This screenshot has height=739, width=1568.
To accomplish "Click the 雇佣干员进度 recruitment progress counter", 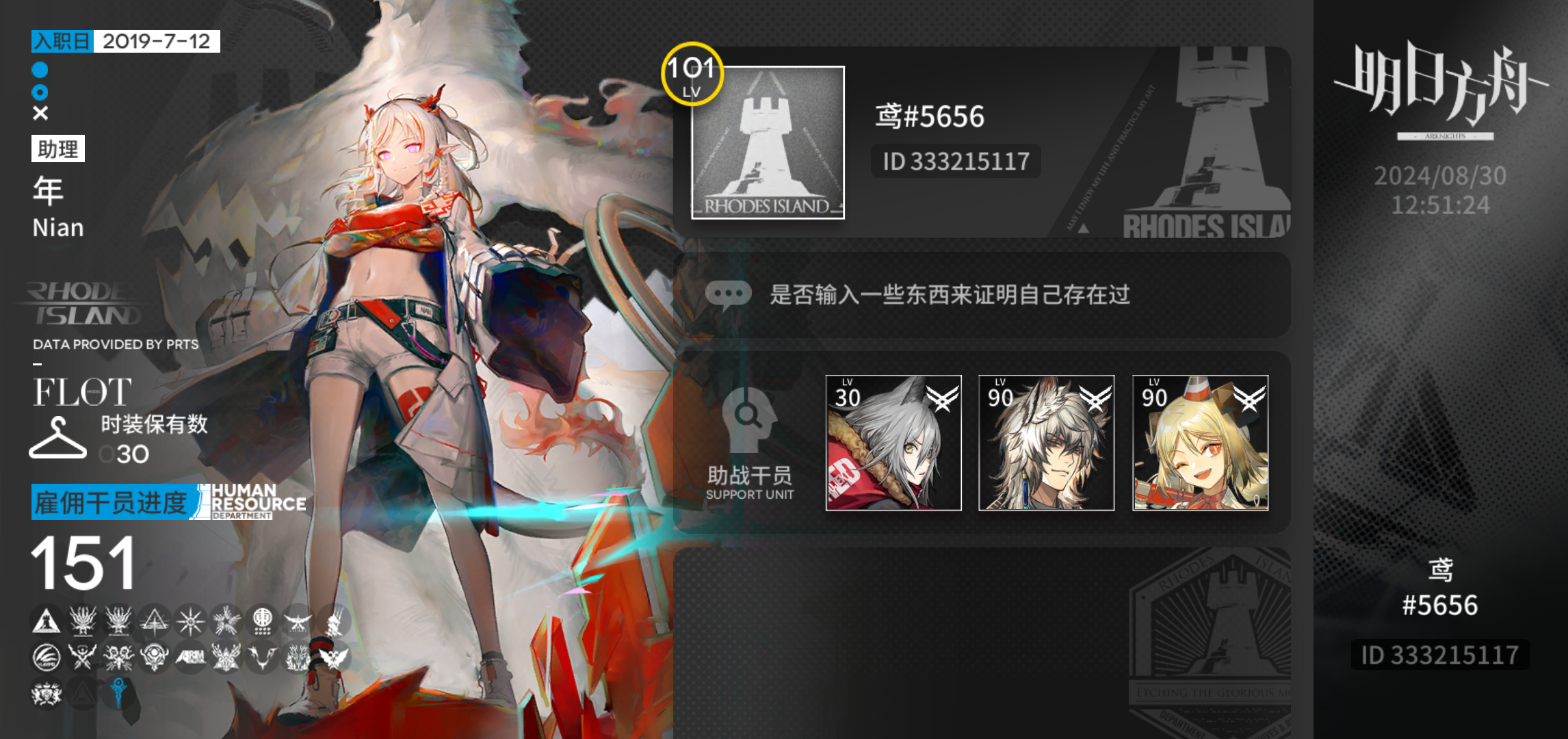I will [x=111, y=502].
